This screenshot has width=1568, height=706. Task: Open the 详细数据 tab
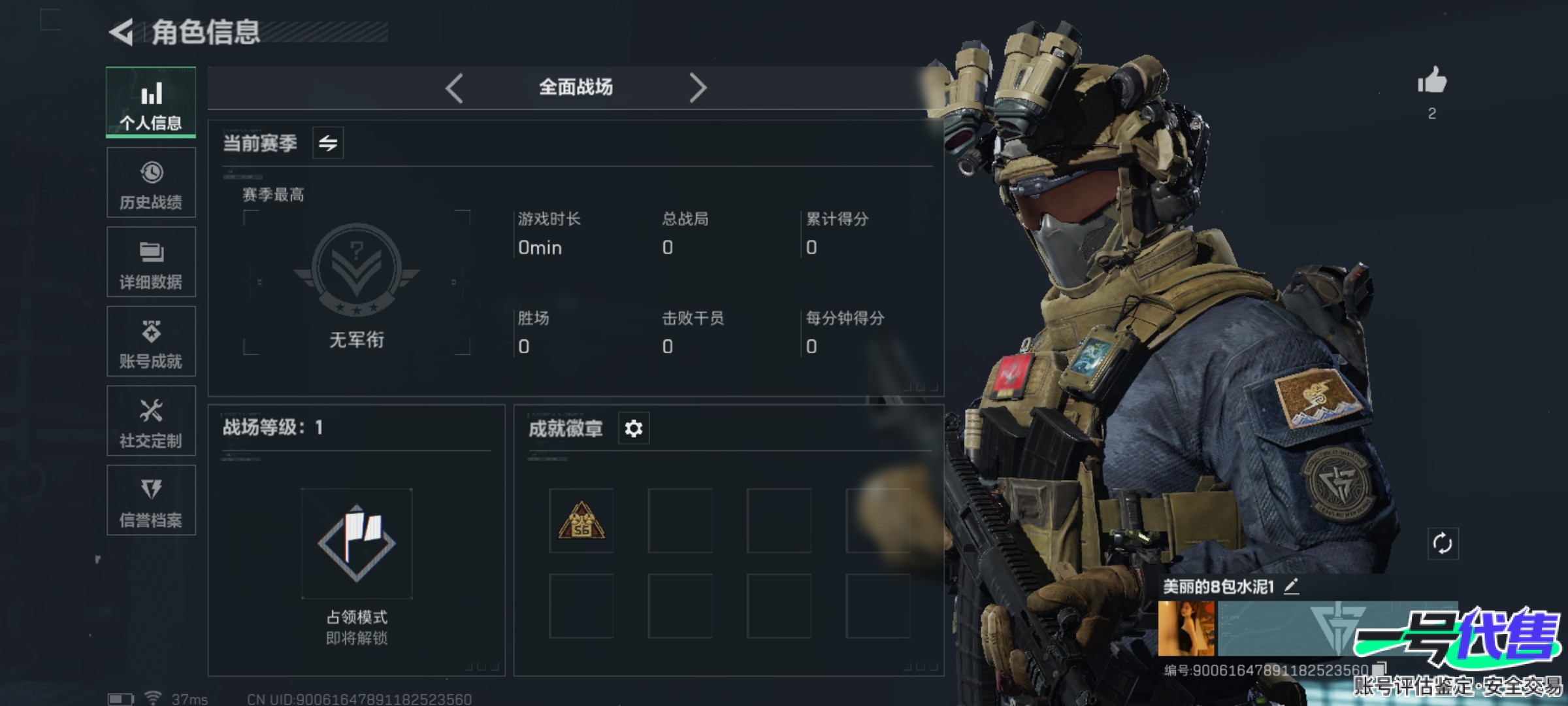tap(151, 262)
